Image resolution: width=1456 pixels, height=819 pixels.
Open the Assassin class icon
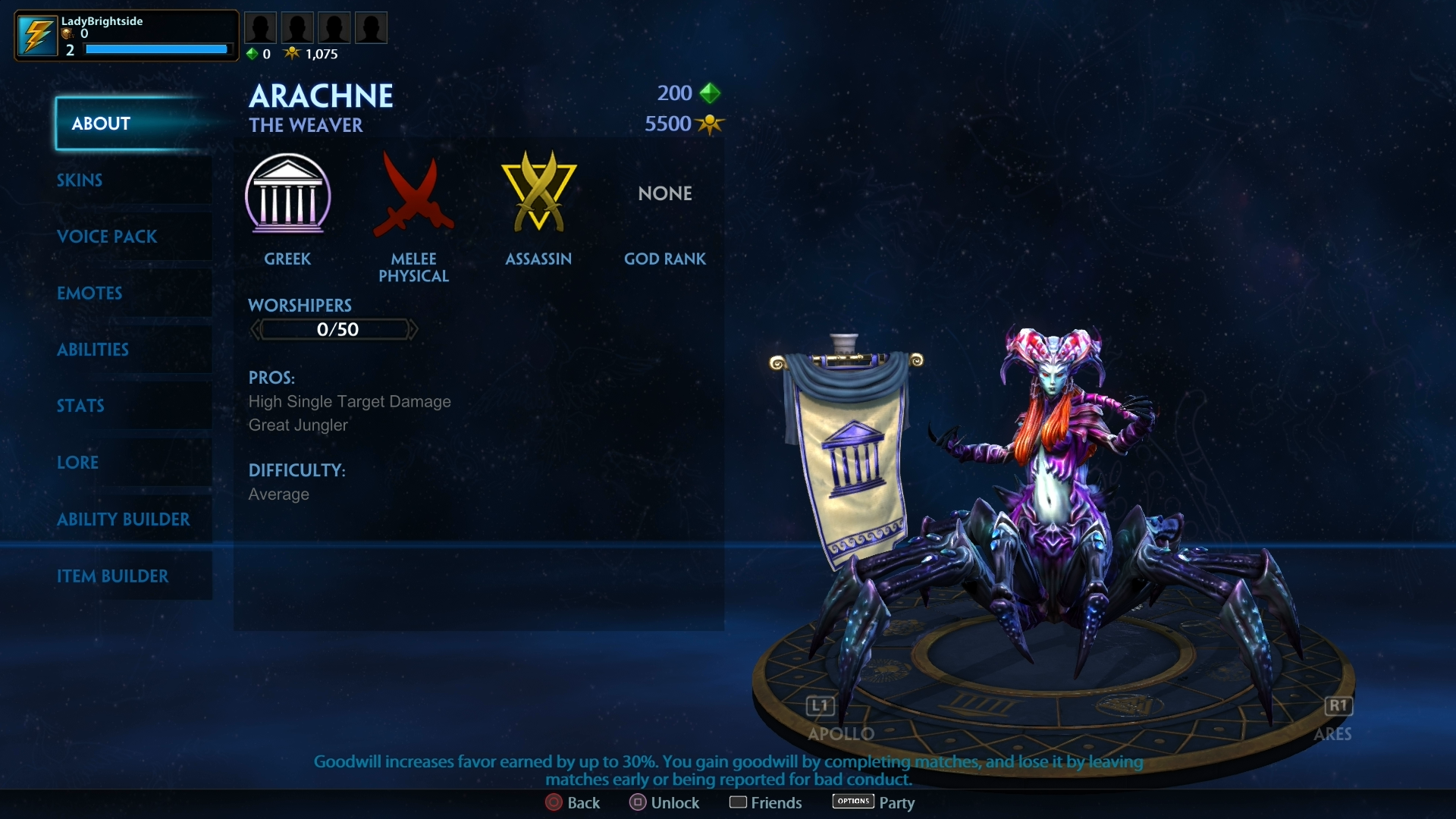538,191
